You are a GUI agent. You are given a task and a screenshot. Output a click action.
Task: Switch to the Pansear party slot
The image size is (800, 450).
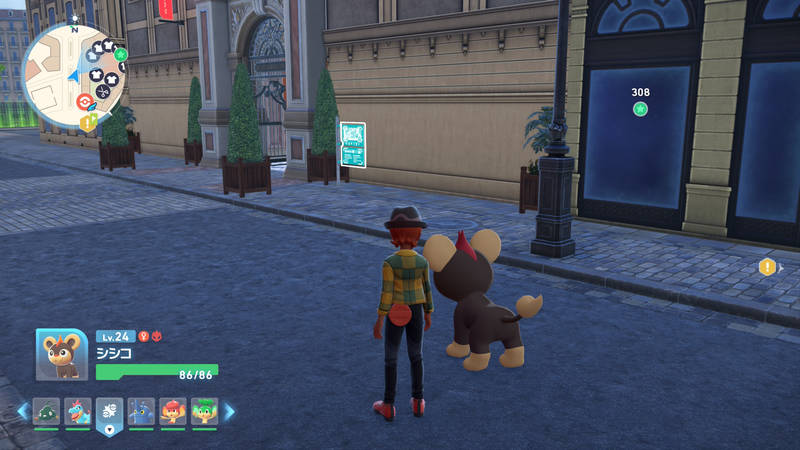point(173,411)
